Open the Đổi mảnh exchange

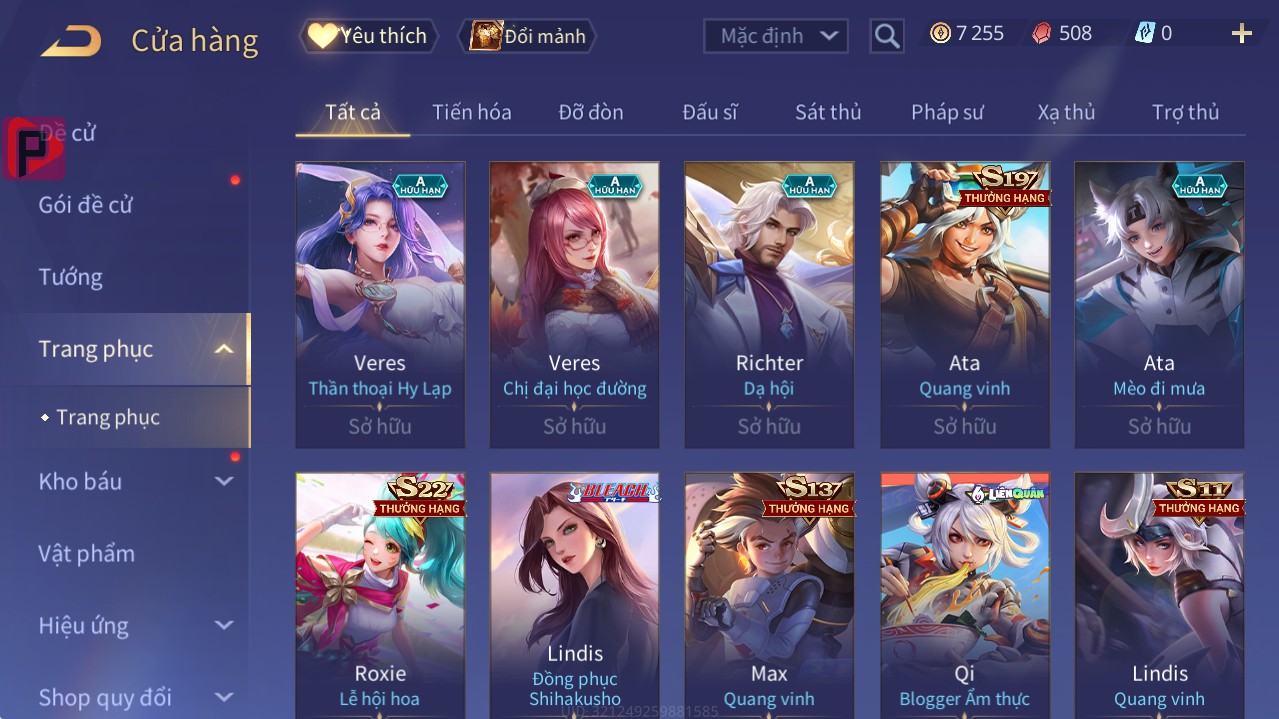click(x=527, y=36)
